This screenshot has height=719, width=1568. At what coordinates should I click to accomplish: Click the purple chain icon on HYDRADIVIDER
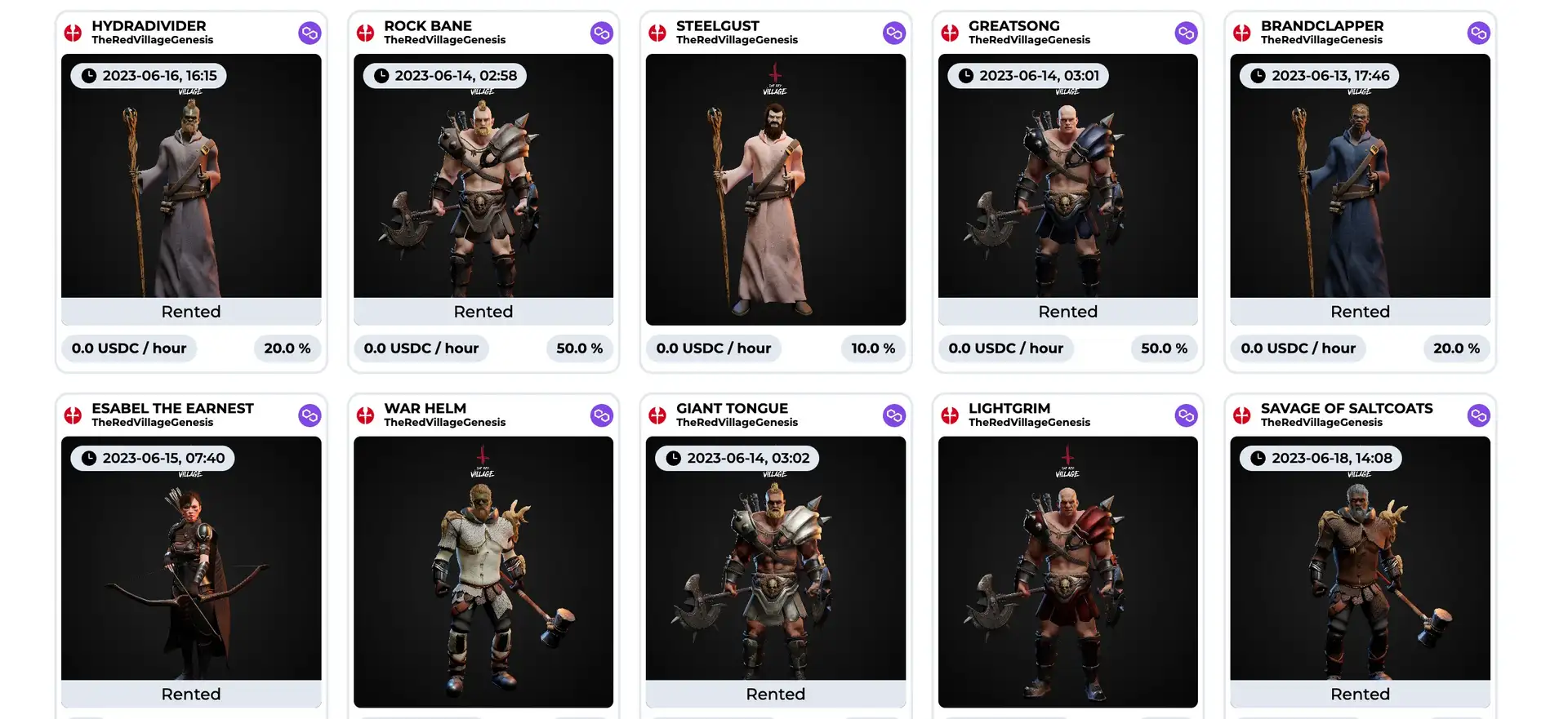point(310,33)
